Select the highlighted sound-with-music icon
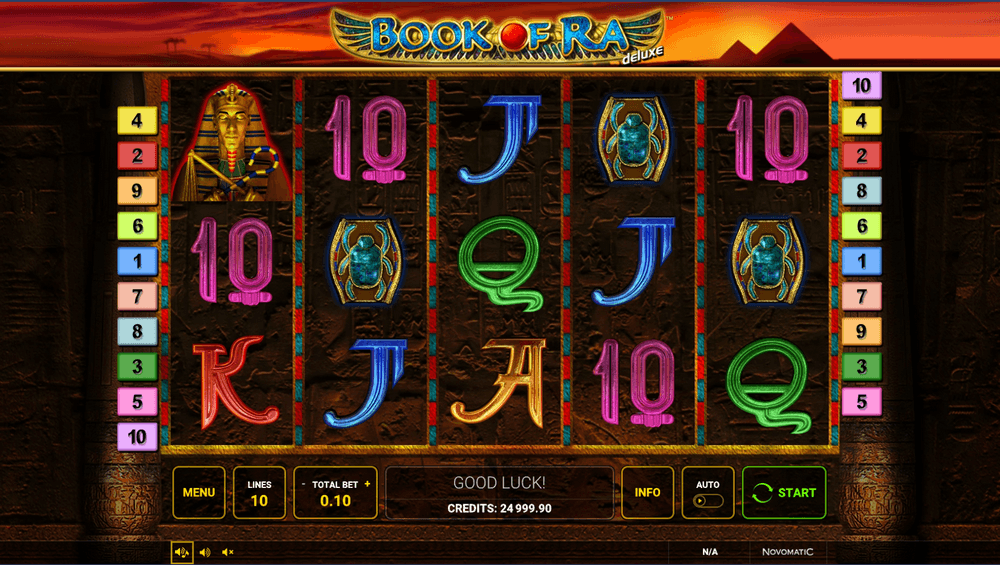This screenshot has width=1000, height=565. 182,551
